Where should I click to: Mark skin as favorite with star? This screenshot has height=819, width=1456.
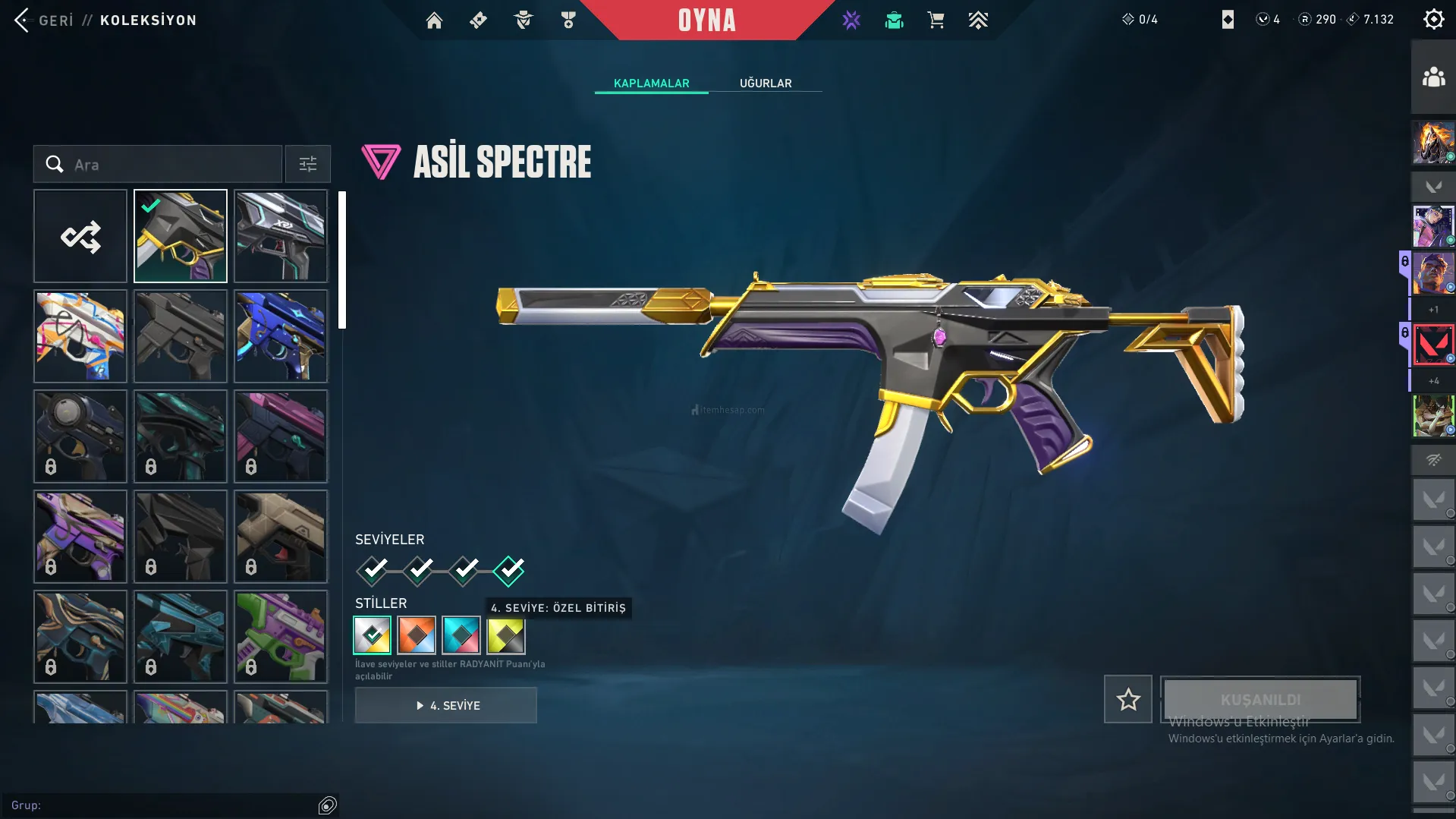point(1127,699)
